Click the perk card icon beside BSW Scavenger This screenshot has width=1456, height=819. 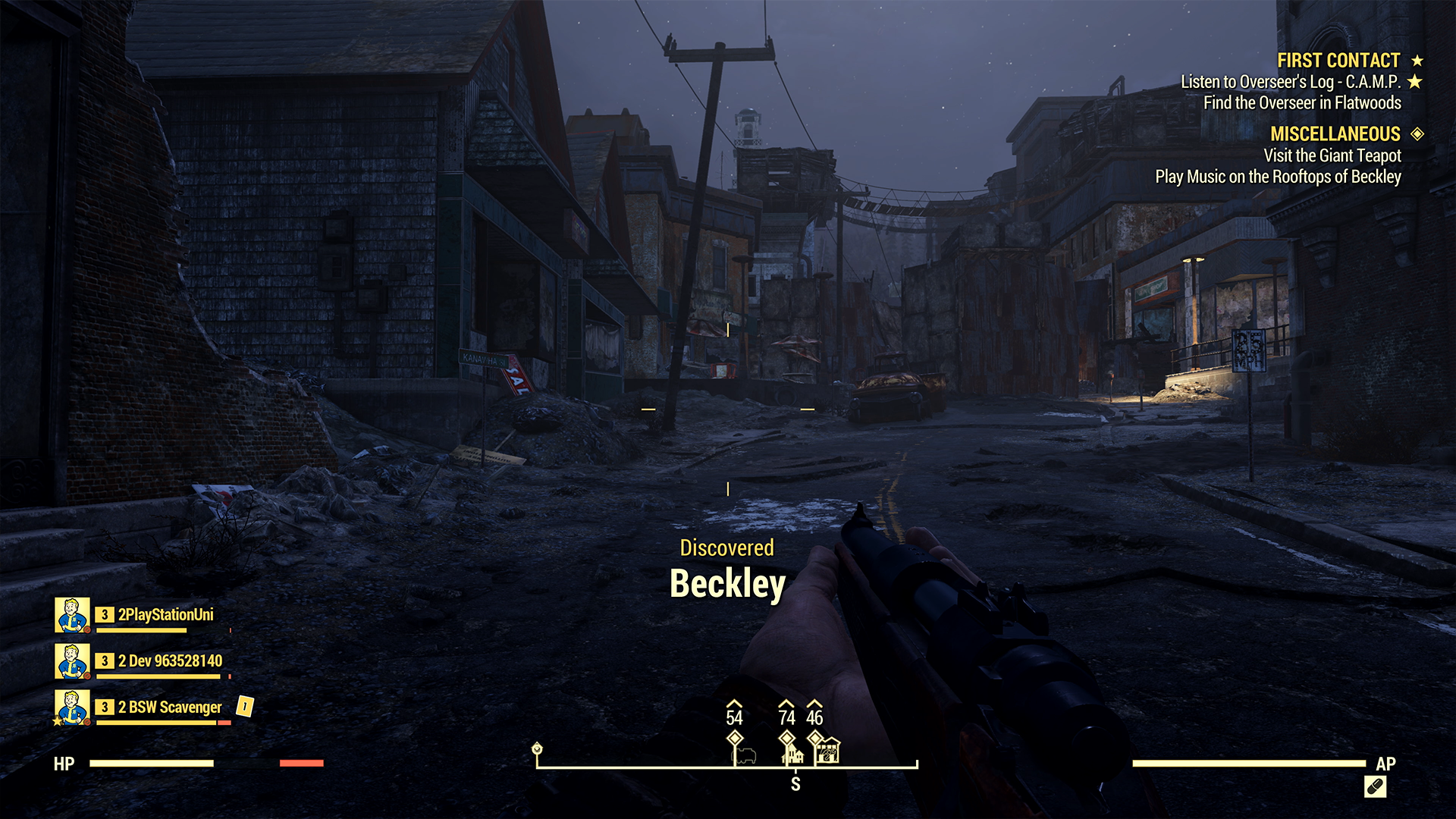coord(244,707)
